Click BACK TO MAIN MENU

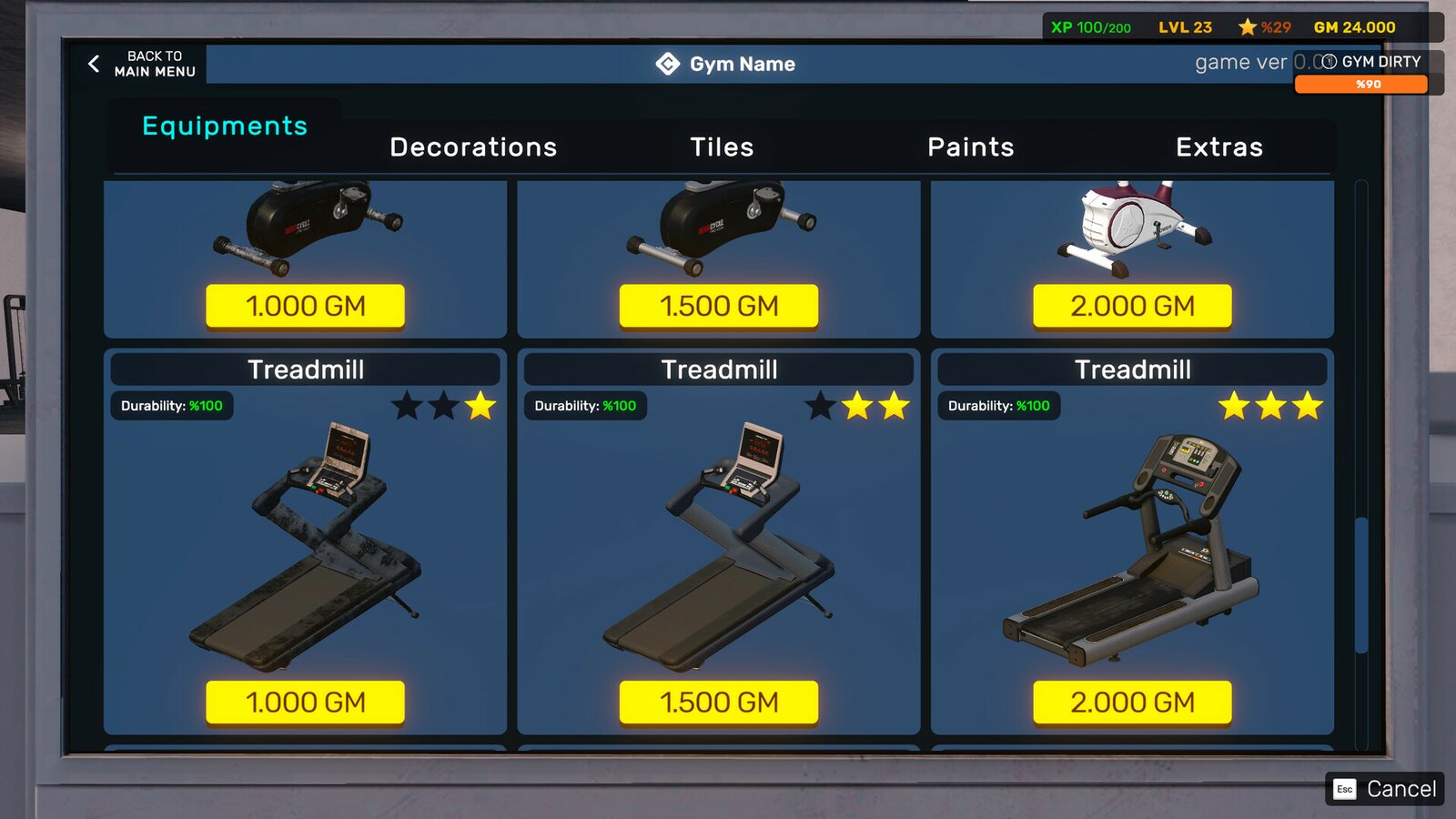click(x=153, y=63)
